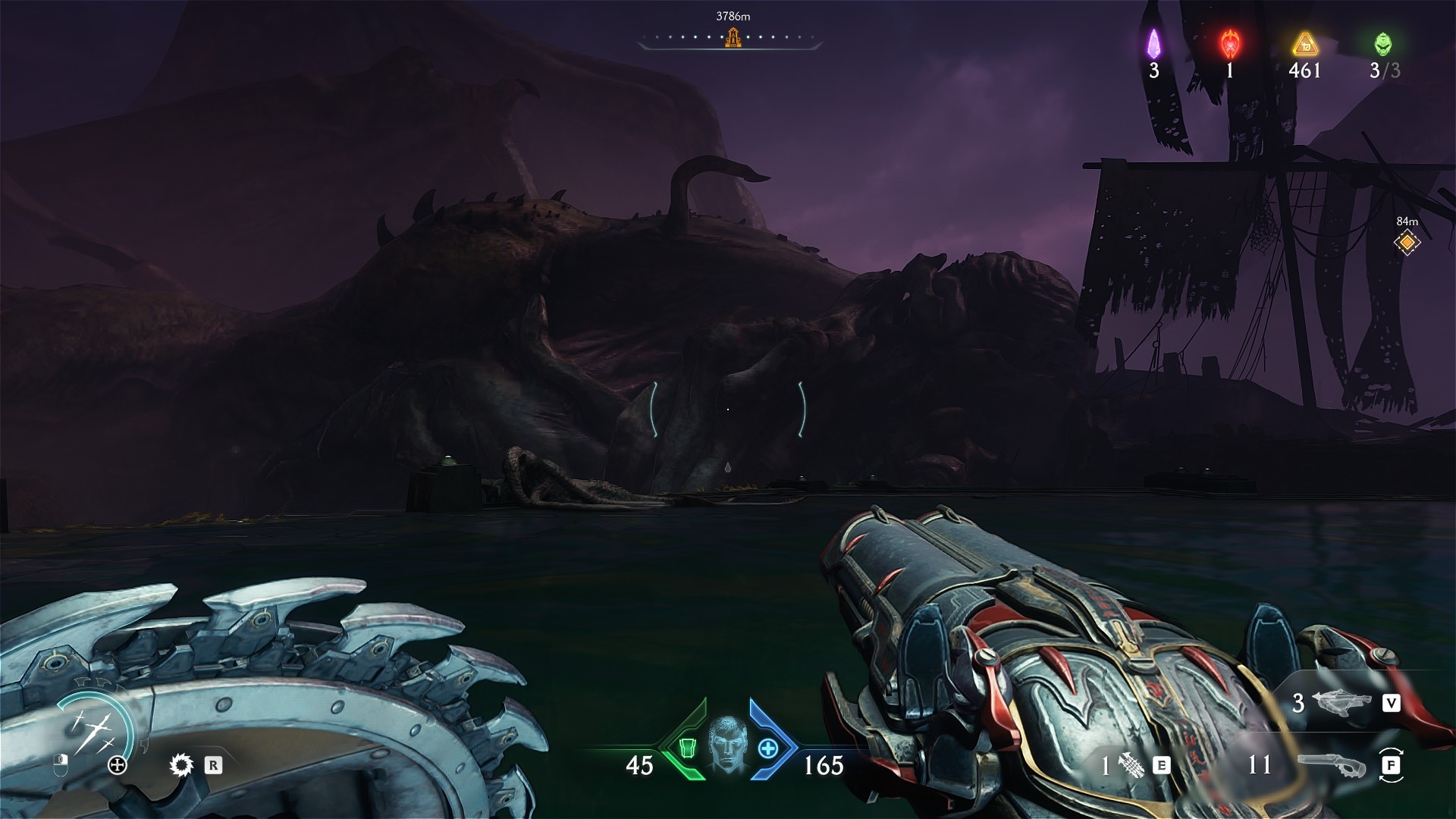Screen dimensions: 1456x819
Task: Click the green armor badge icon
Action: (688, 748)
